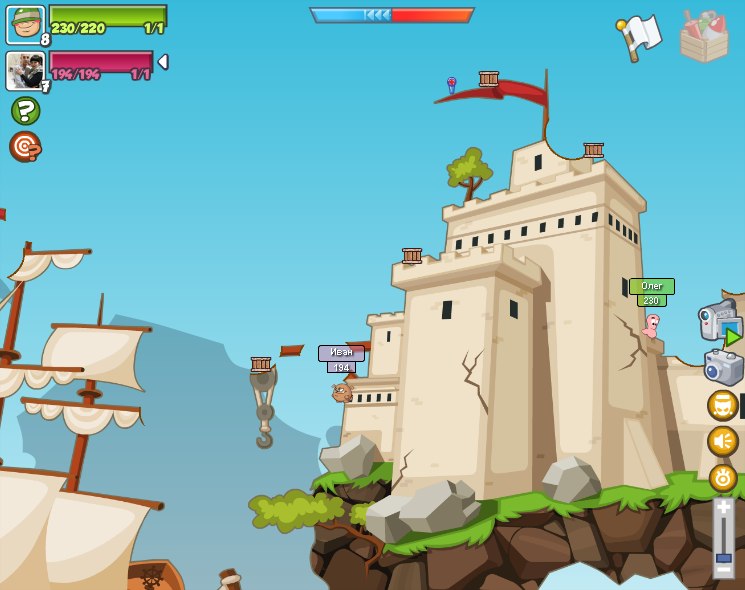Click the orange target hint button
Screen dimensions: 745x590
pos(25,146)
